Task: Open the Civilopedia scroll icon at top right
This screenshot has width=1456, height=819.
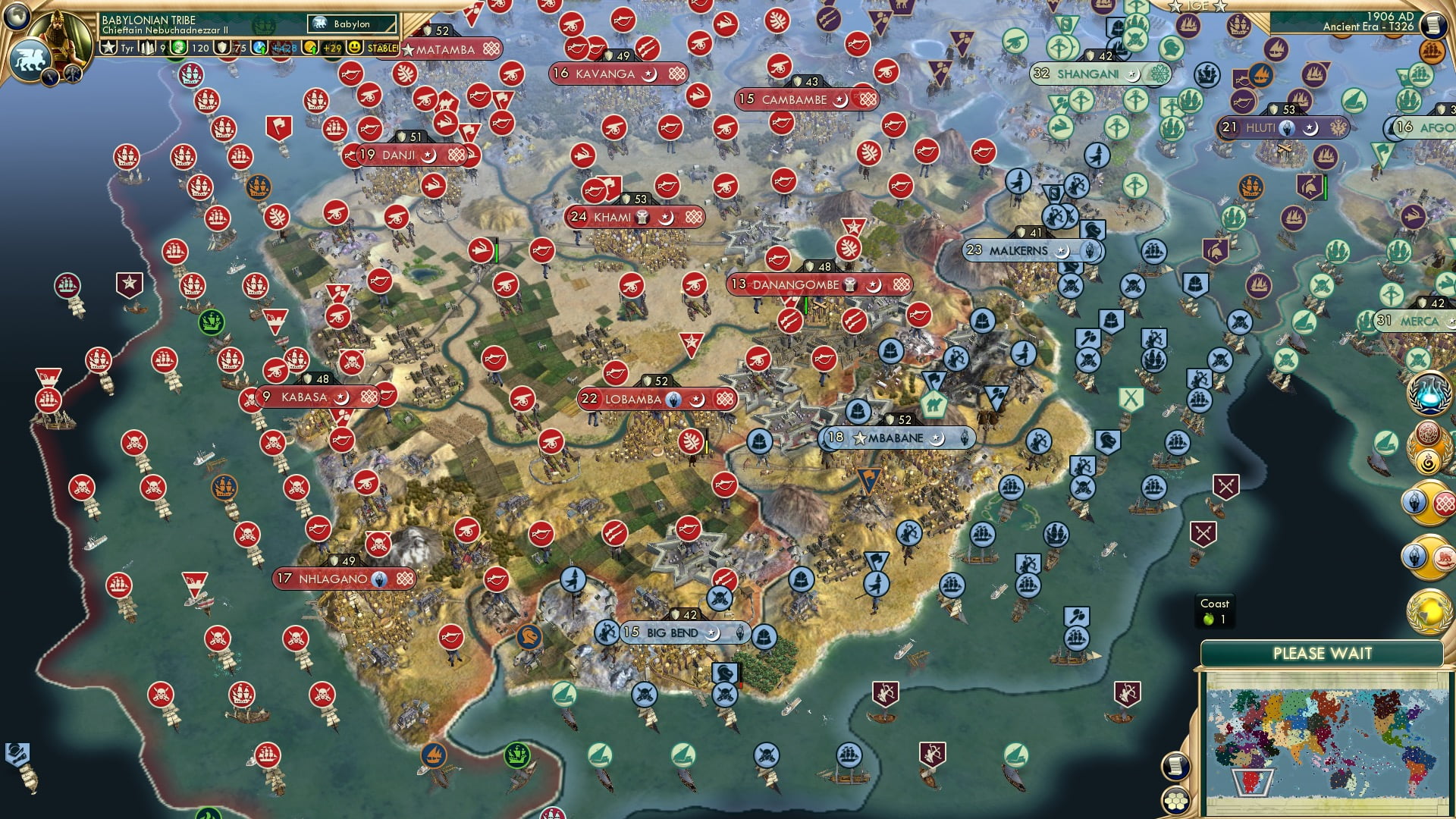Action: [x=1433, y=25]
